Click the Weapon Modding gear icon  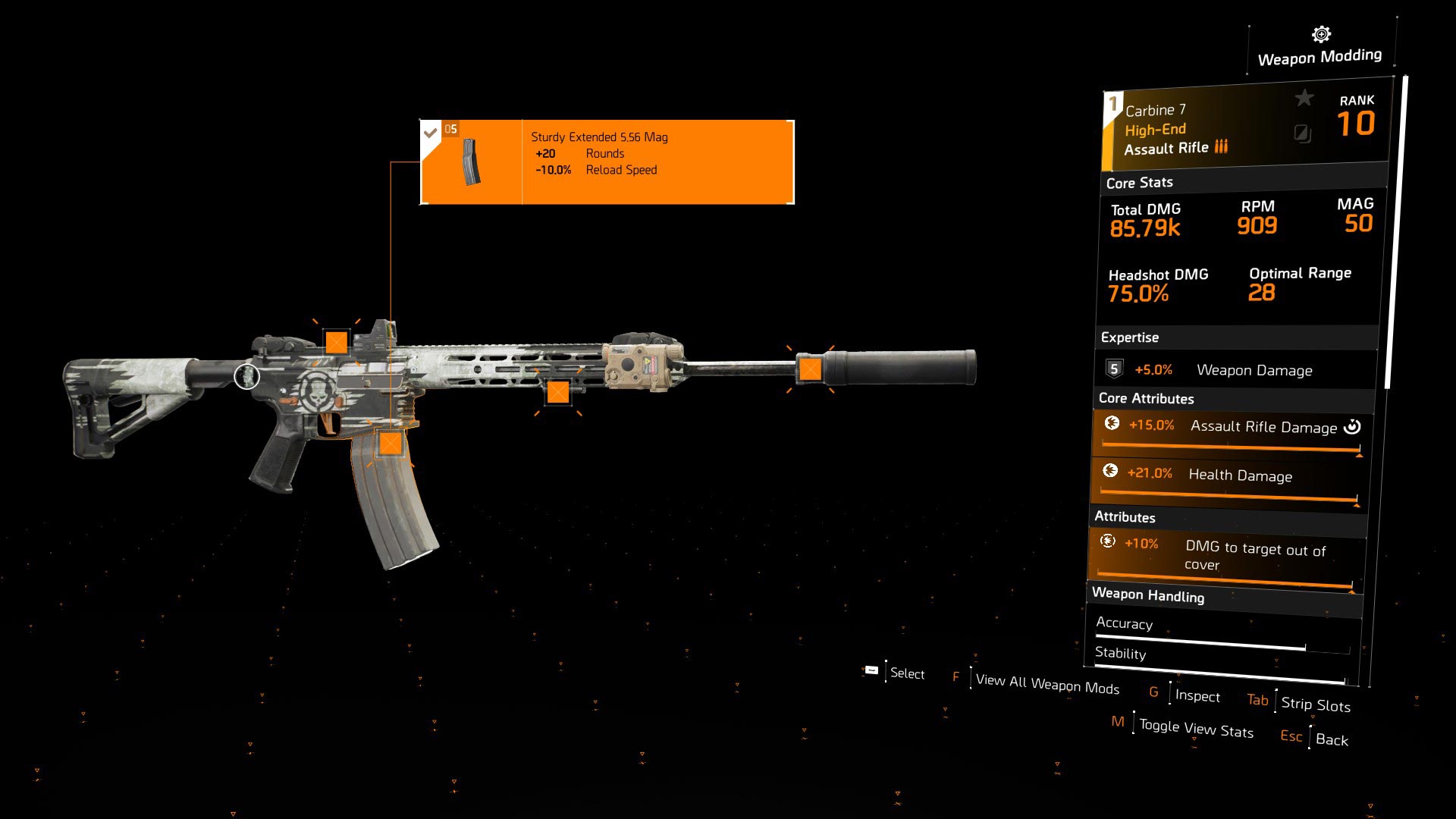1320,33
